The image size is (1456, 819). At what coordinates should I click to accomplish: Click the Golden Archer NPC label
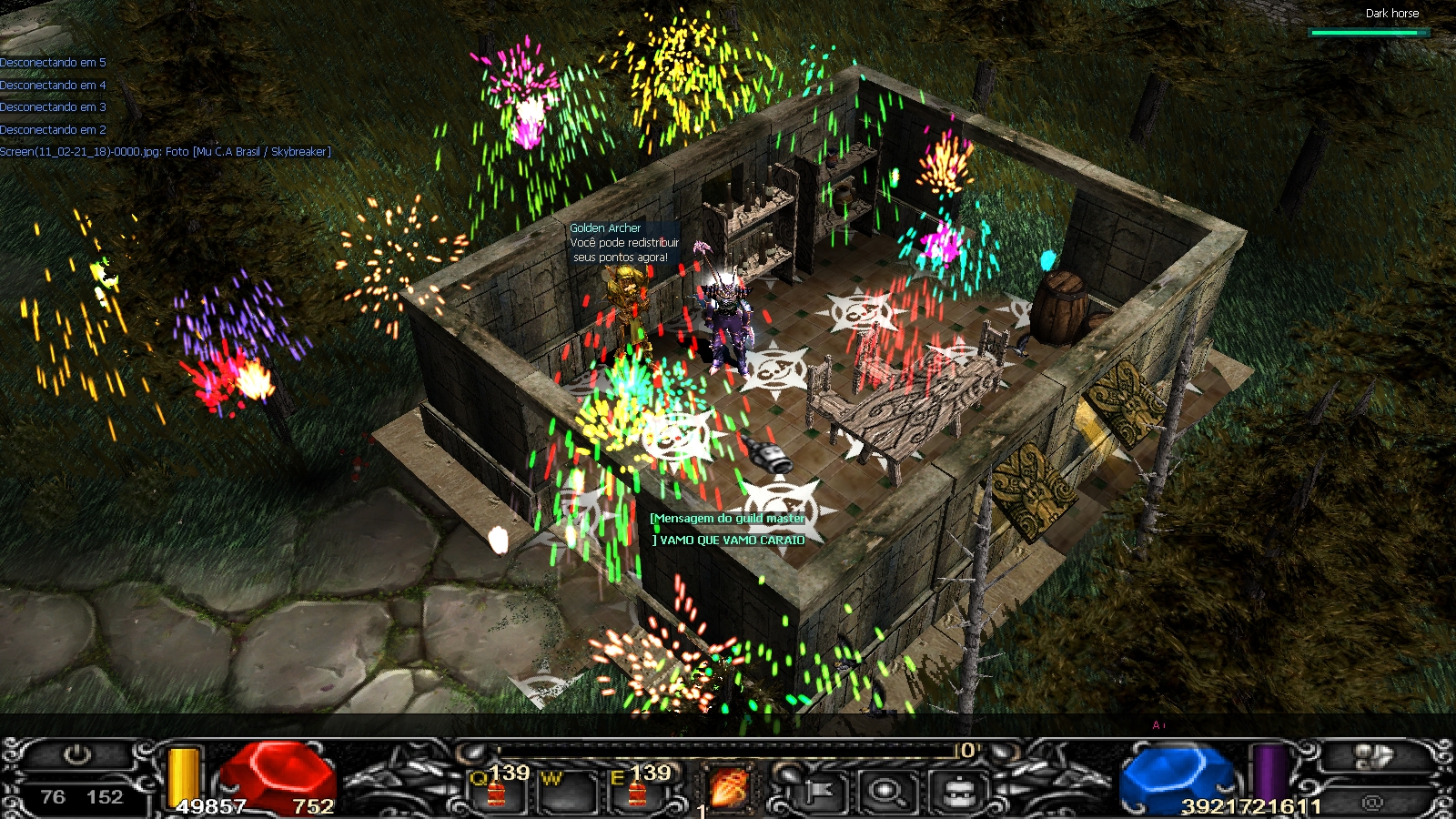pyautogui.click(x=605, y=228)
